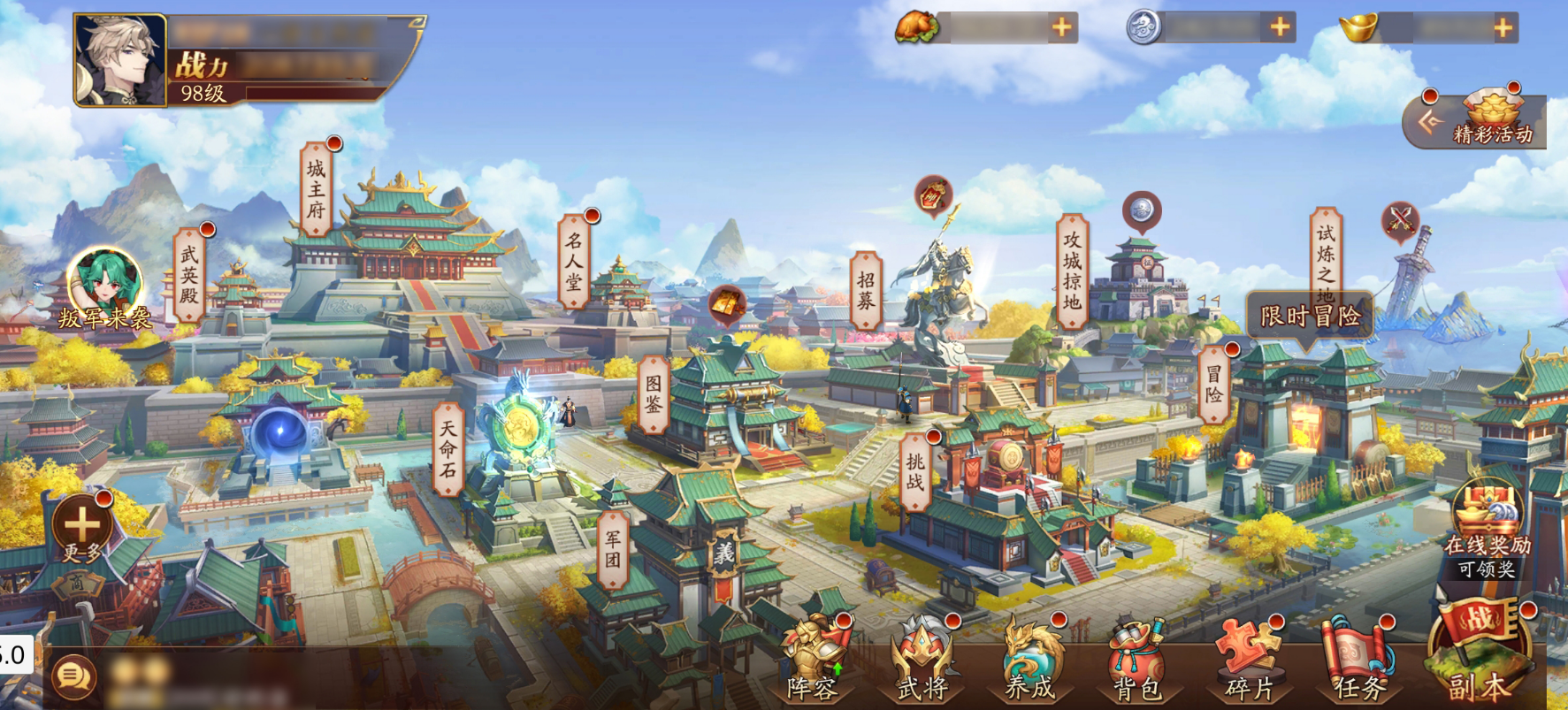Open the 阵容 lineup menu
Viewport: 1568px width, 710px height.
point(812,659)
